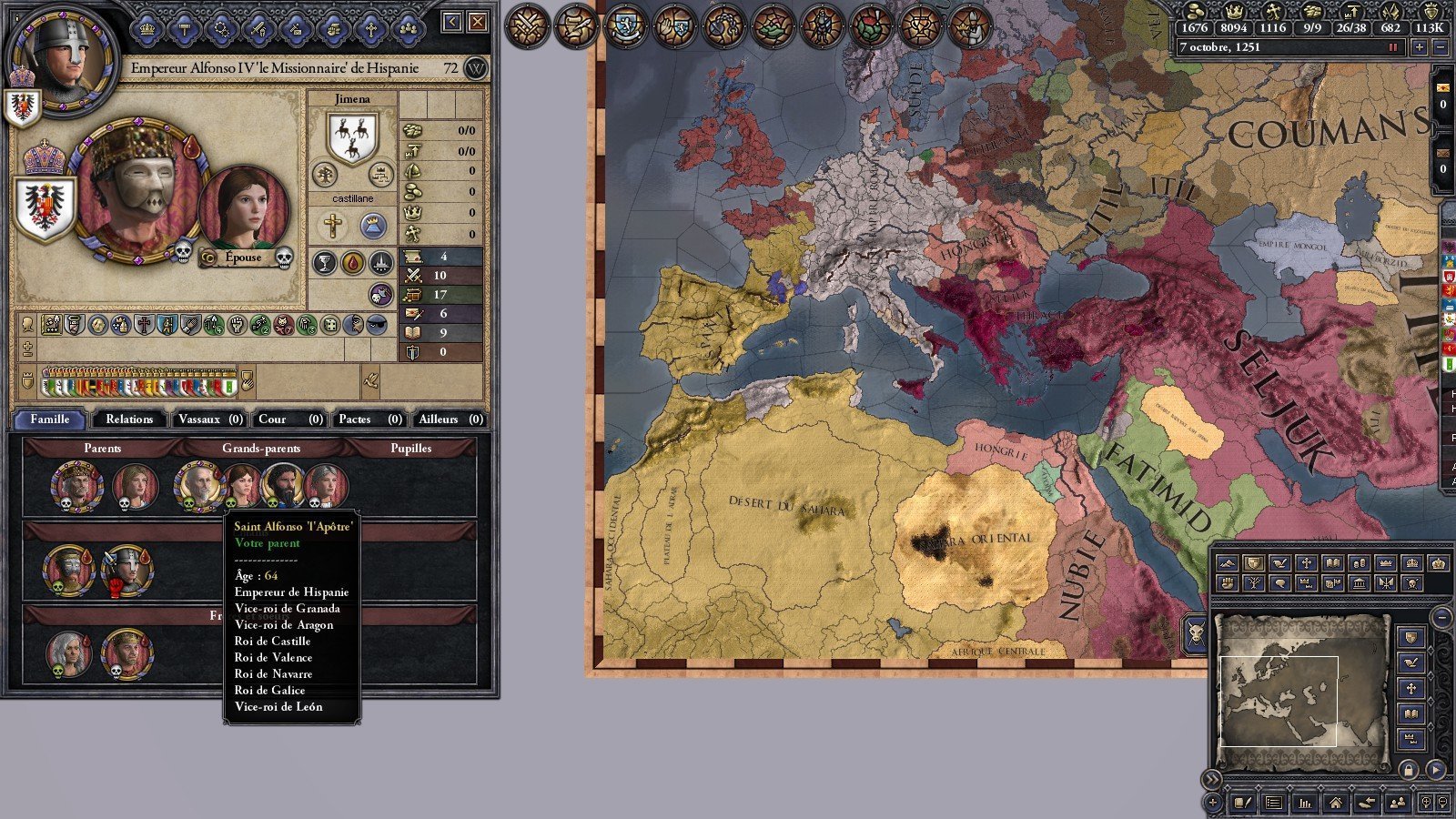Select the Jimena dynasty shield
1456x819 pixels.
pyautogui.click(x=352, y=137)
